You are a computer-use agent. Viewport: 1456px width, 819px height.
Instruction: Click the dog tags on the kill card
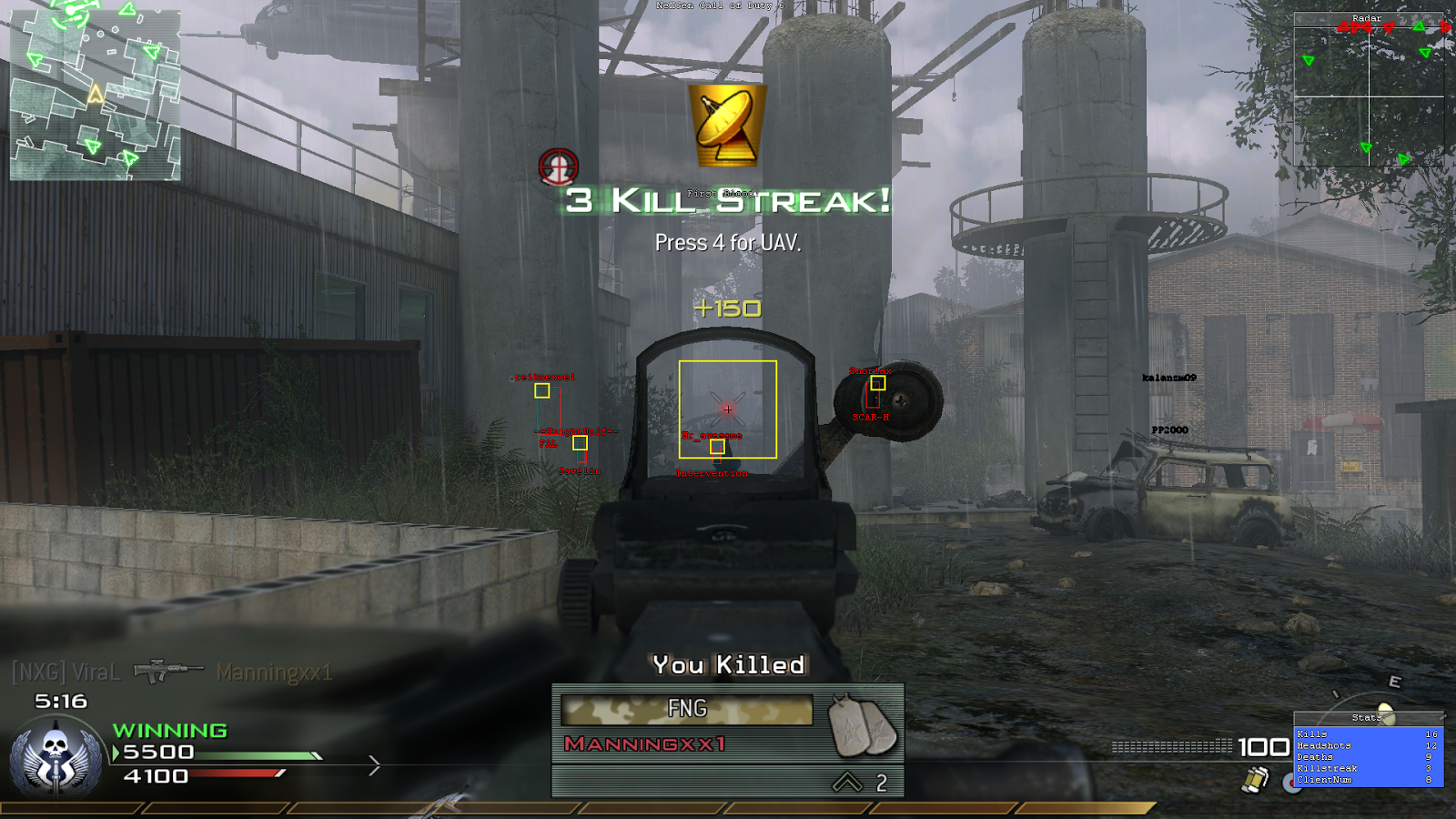tap(864, 727)
